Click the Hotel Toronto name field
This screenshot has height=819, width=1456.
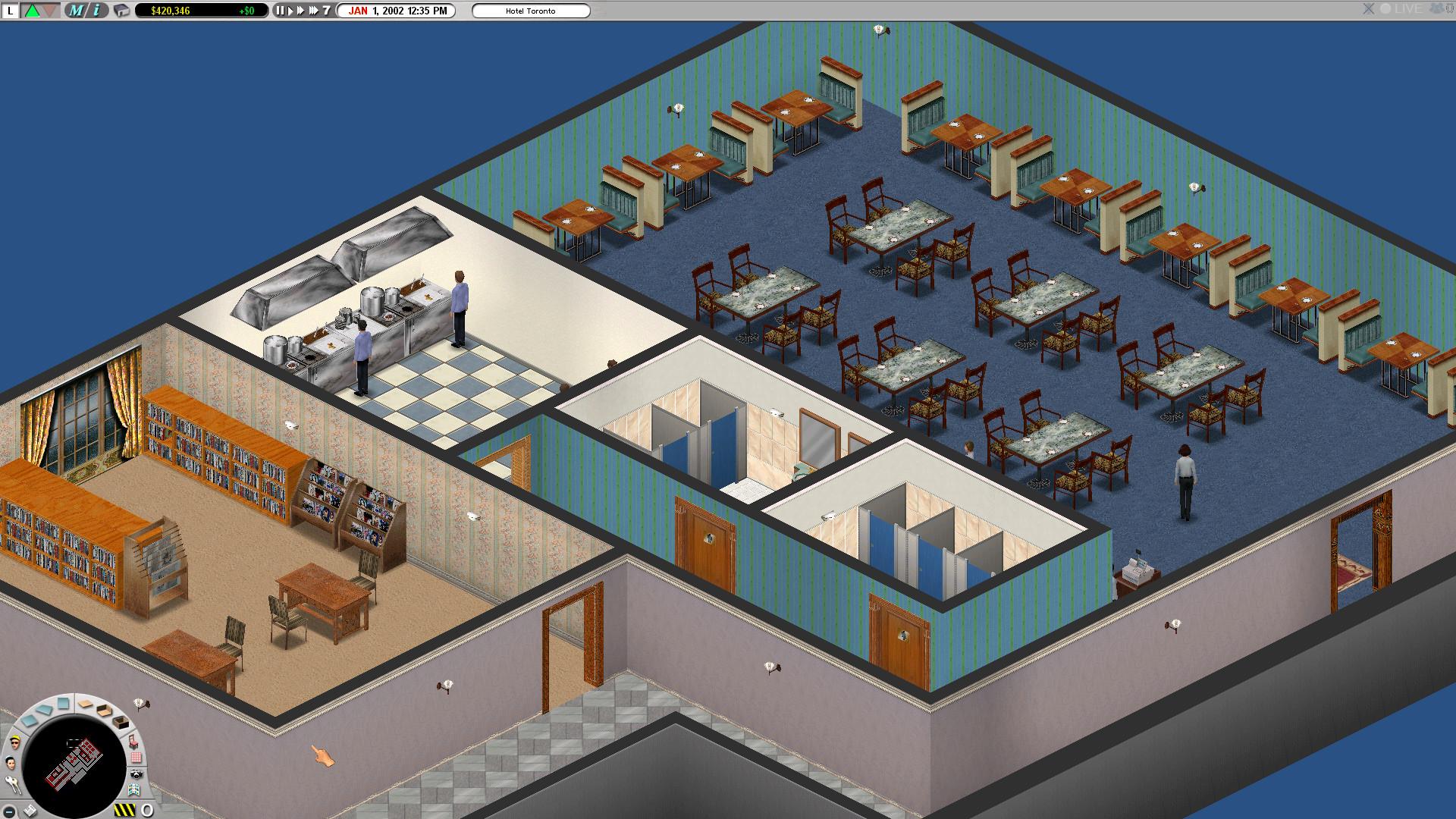[531, 11]
